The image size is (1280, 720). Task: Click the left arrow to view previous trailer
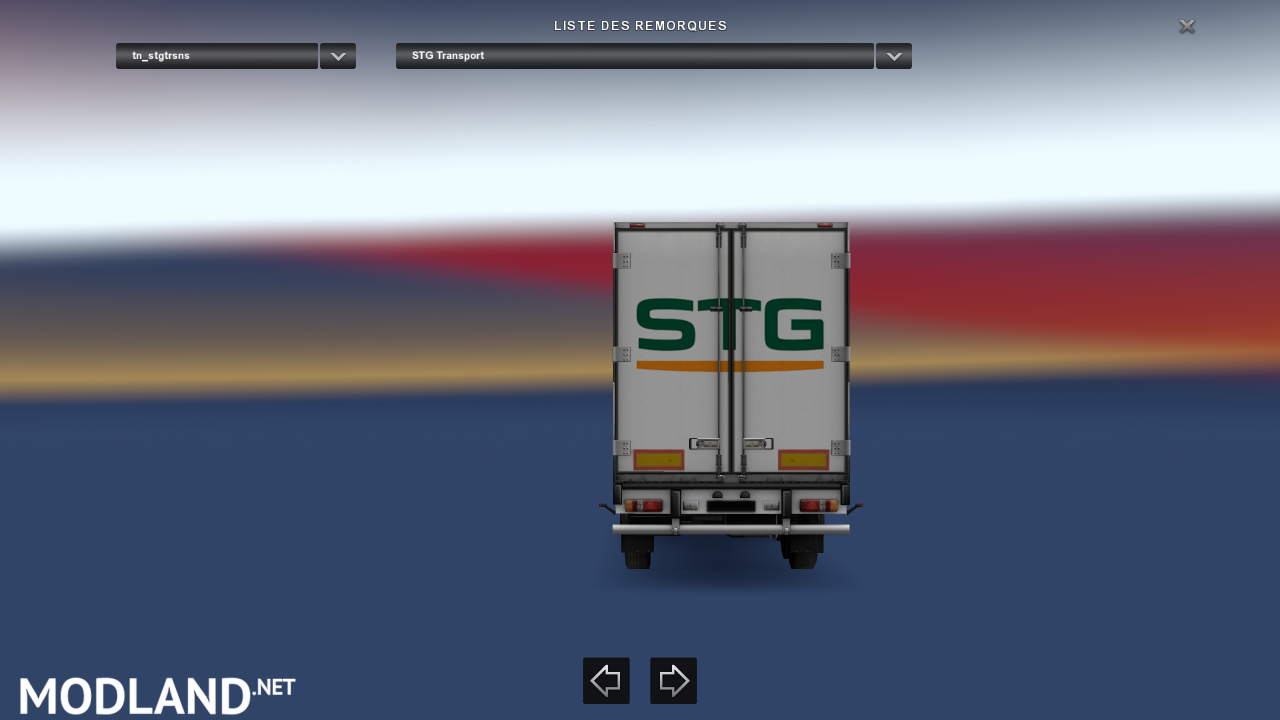(x=605, y=680)
